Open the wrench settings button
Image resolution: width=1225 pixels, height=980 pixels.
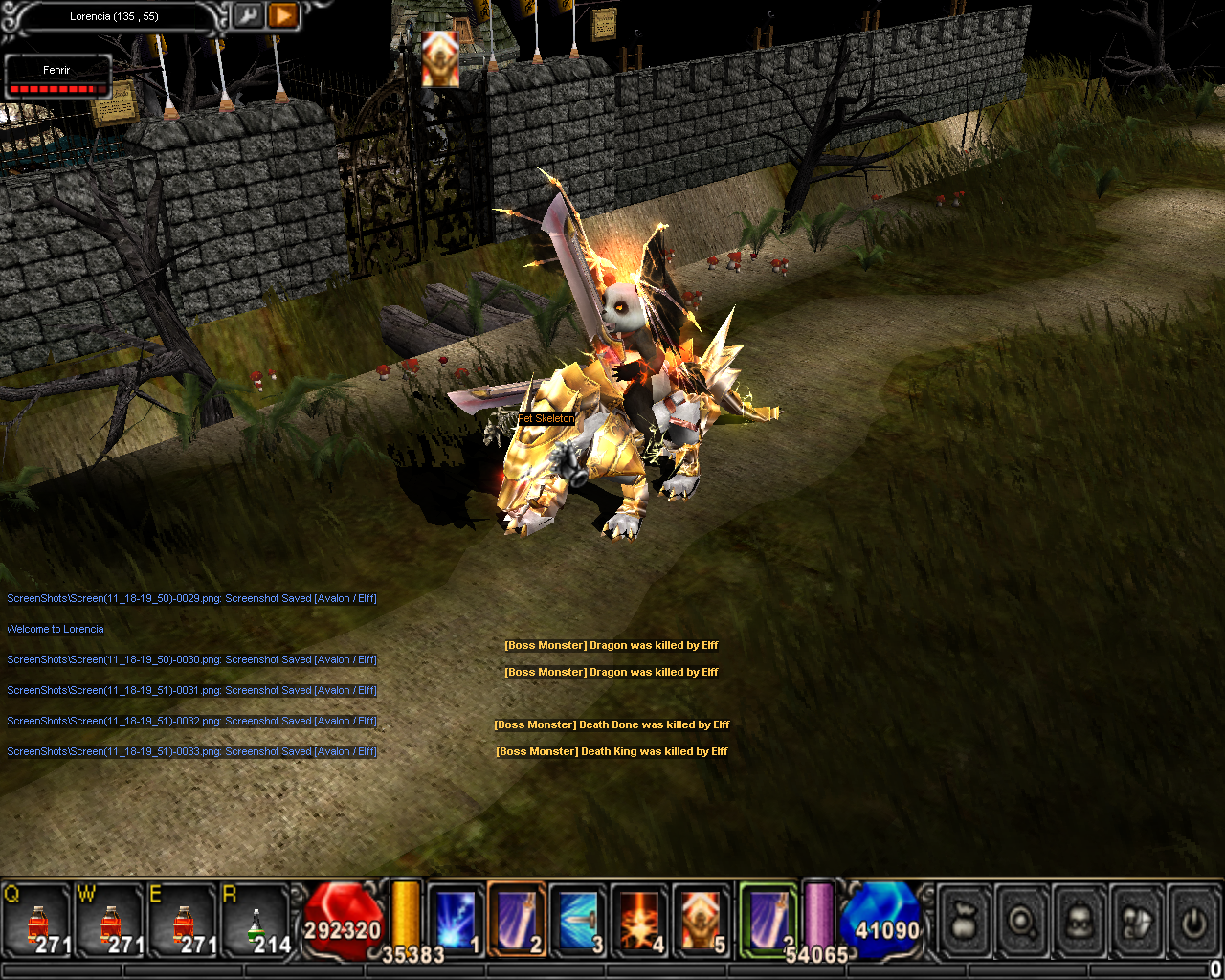249,16
